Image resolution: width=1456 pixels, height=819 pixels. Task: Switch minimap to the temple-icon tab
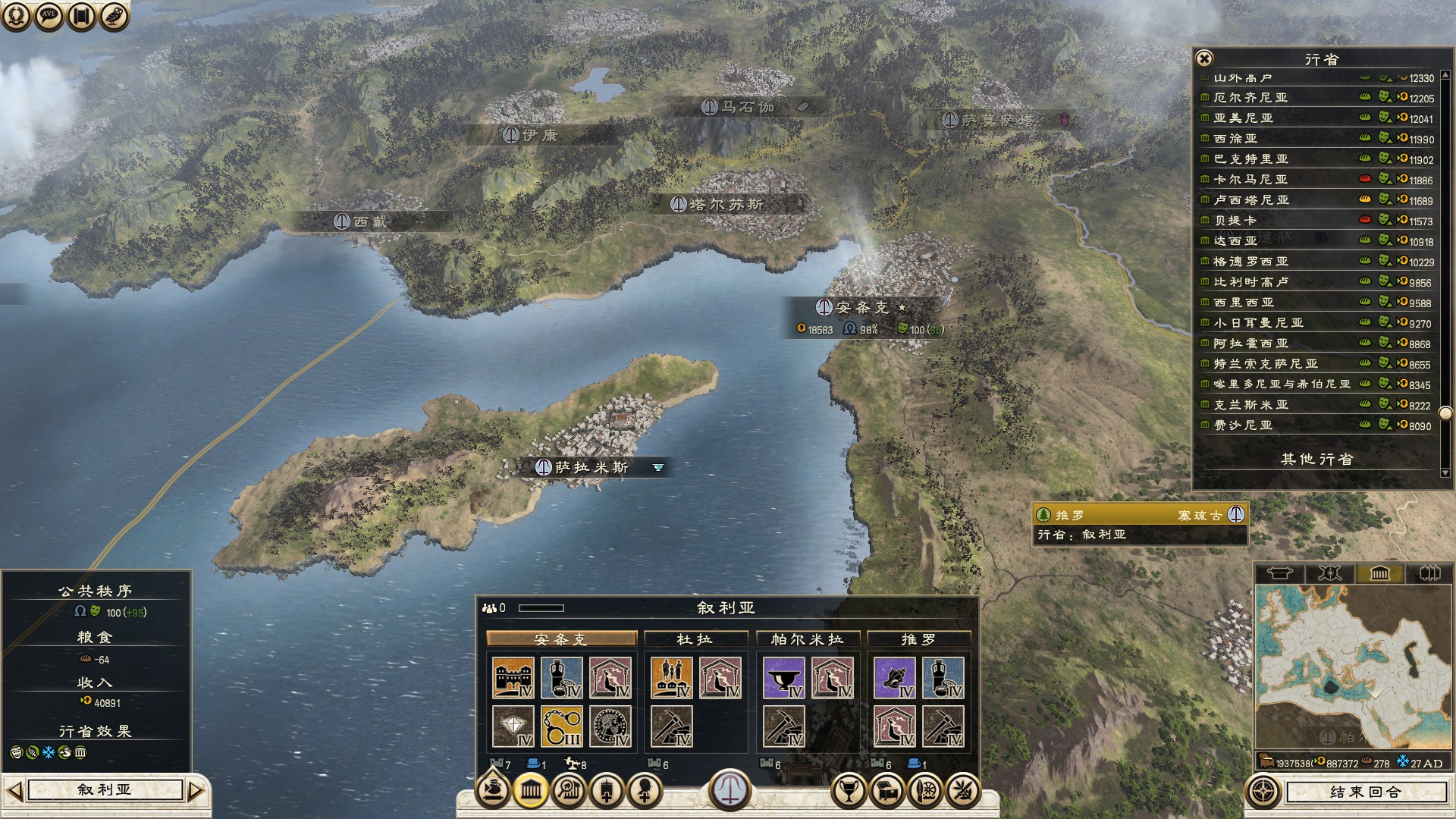tap(1379, 573)
